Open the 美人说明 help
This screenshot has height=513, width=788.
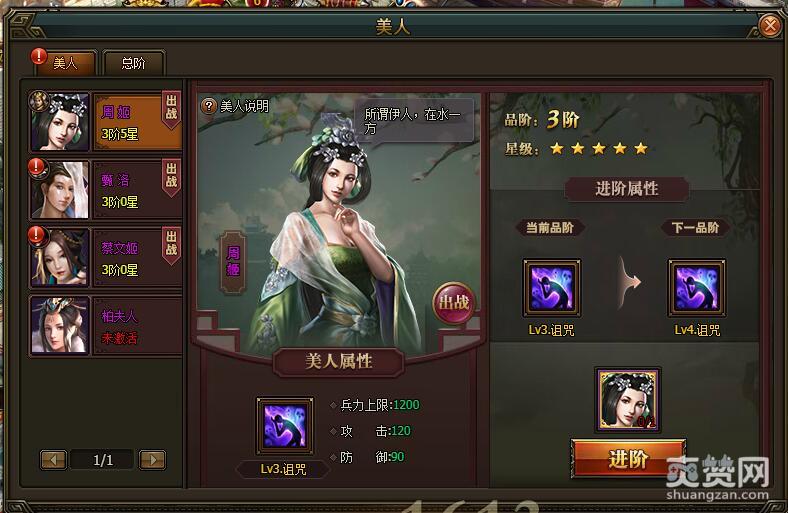pyautogui.click(x=236, y=106)
